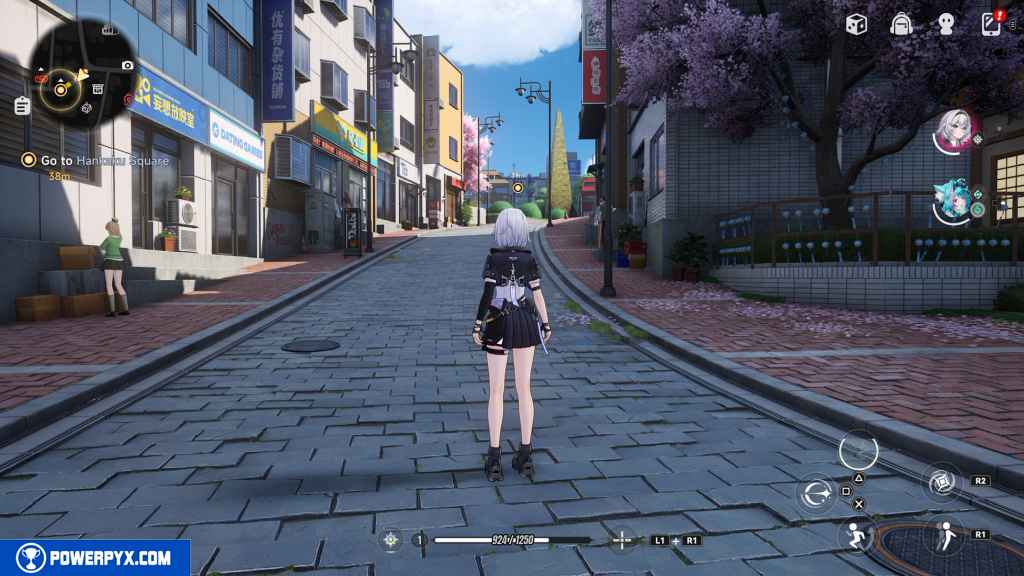Use the swirl star attack icon
Viewport: 1024px width, 576px height.
point(816,493)
